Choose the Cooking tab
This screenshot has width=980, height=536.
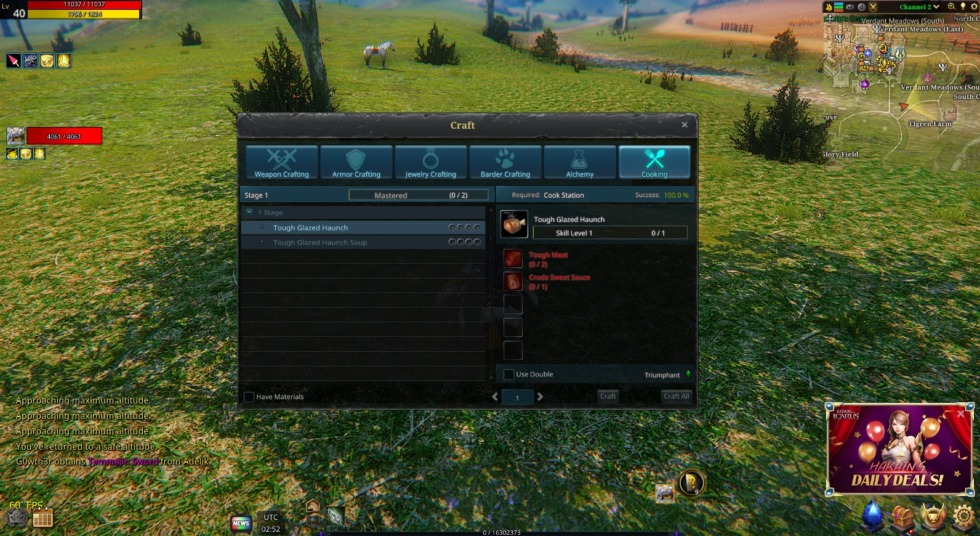tap(654, 162)
